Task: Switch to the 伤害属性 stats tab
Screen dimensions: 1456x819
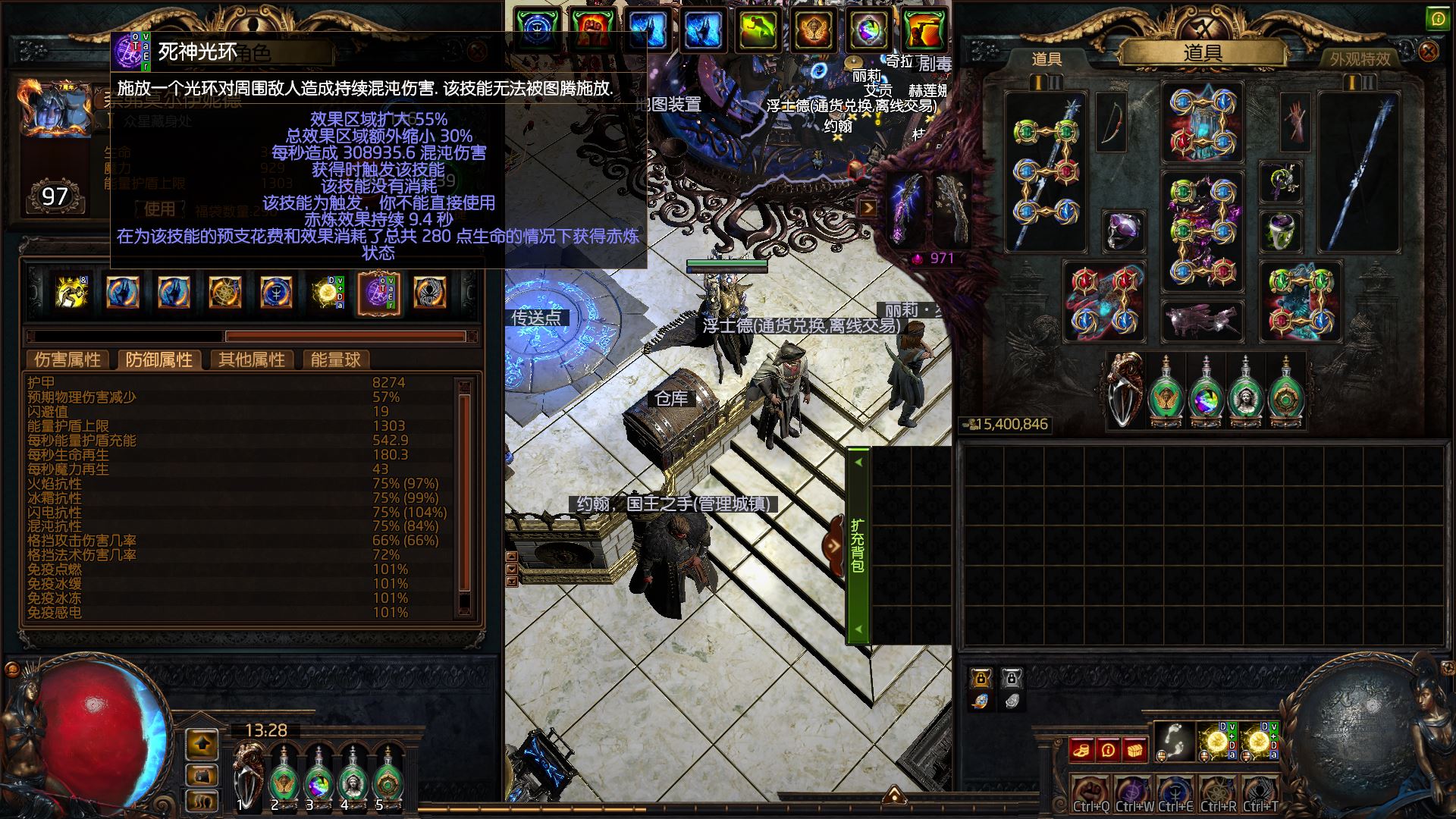Action: (67, 359)
